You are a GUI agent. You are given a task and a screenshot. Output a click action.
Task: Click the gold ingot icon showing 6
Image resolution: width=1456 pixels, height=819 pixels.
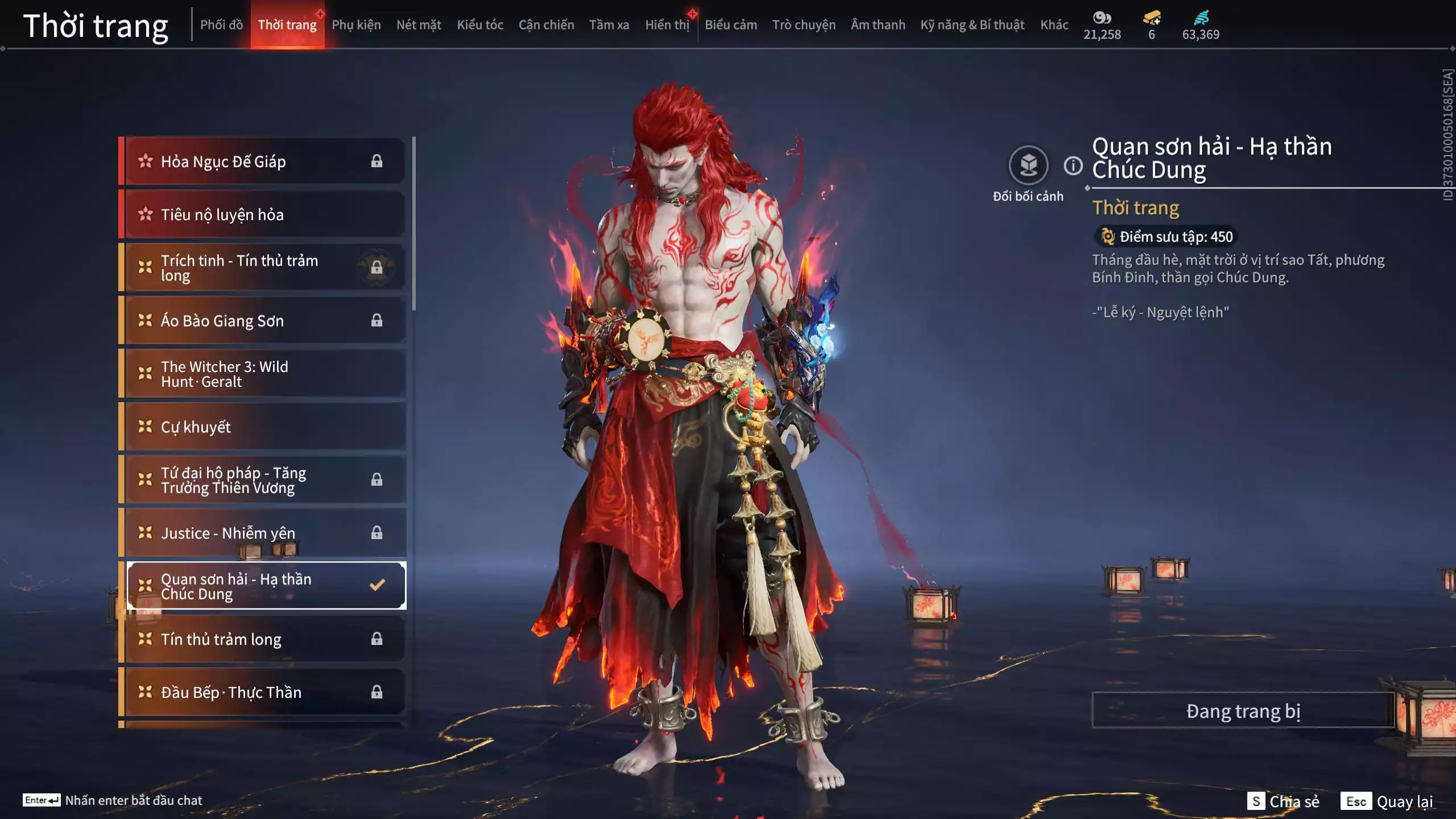[x=1151, y=18]
